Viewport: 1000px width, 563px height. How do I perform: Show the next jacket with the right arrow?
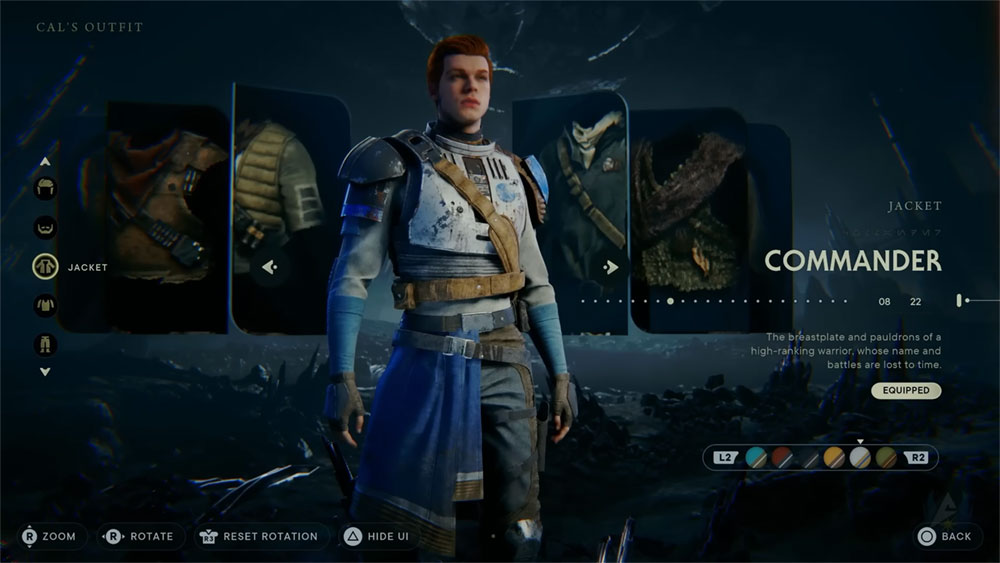[x=610, y=267]
